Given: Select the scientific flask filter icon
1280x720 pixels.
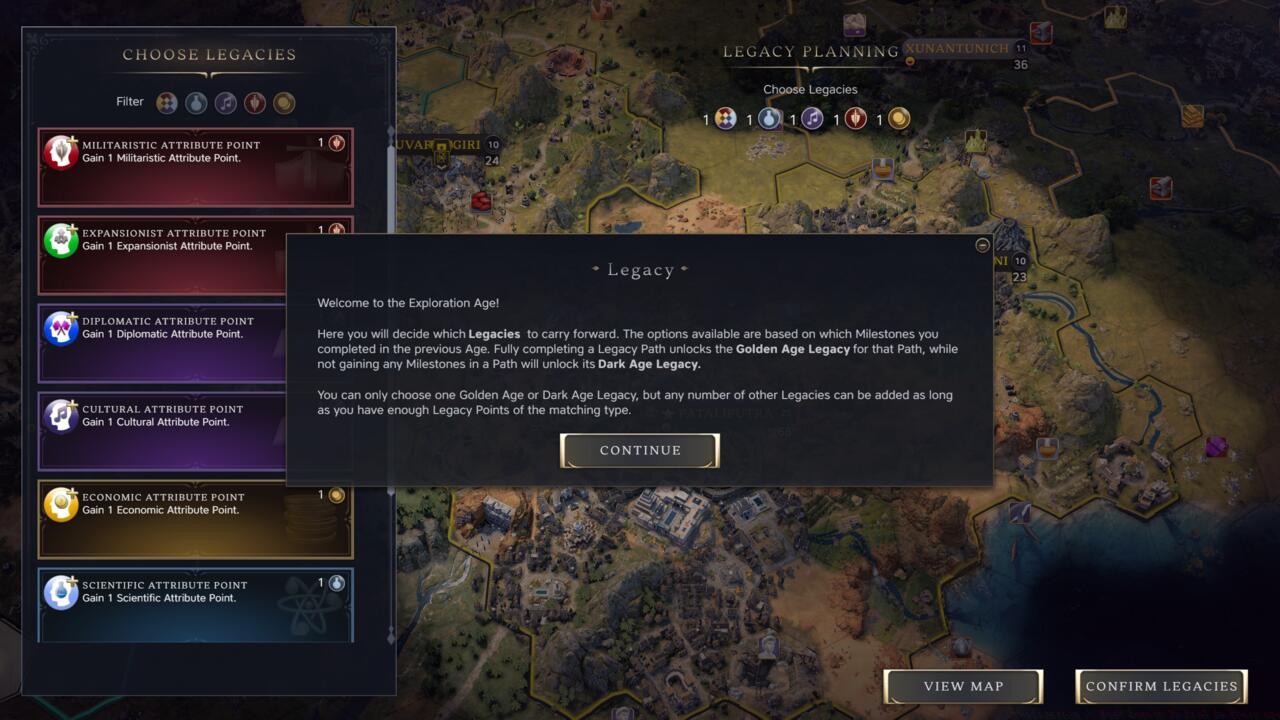Looking at the screenshot, I should 196,101.
